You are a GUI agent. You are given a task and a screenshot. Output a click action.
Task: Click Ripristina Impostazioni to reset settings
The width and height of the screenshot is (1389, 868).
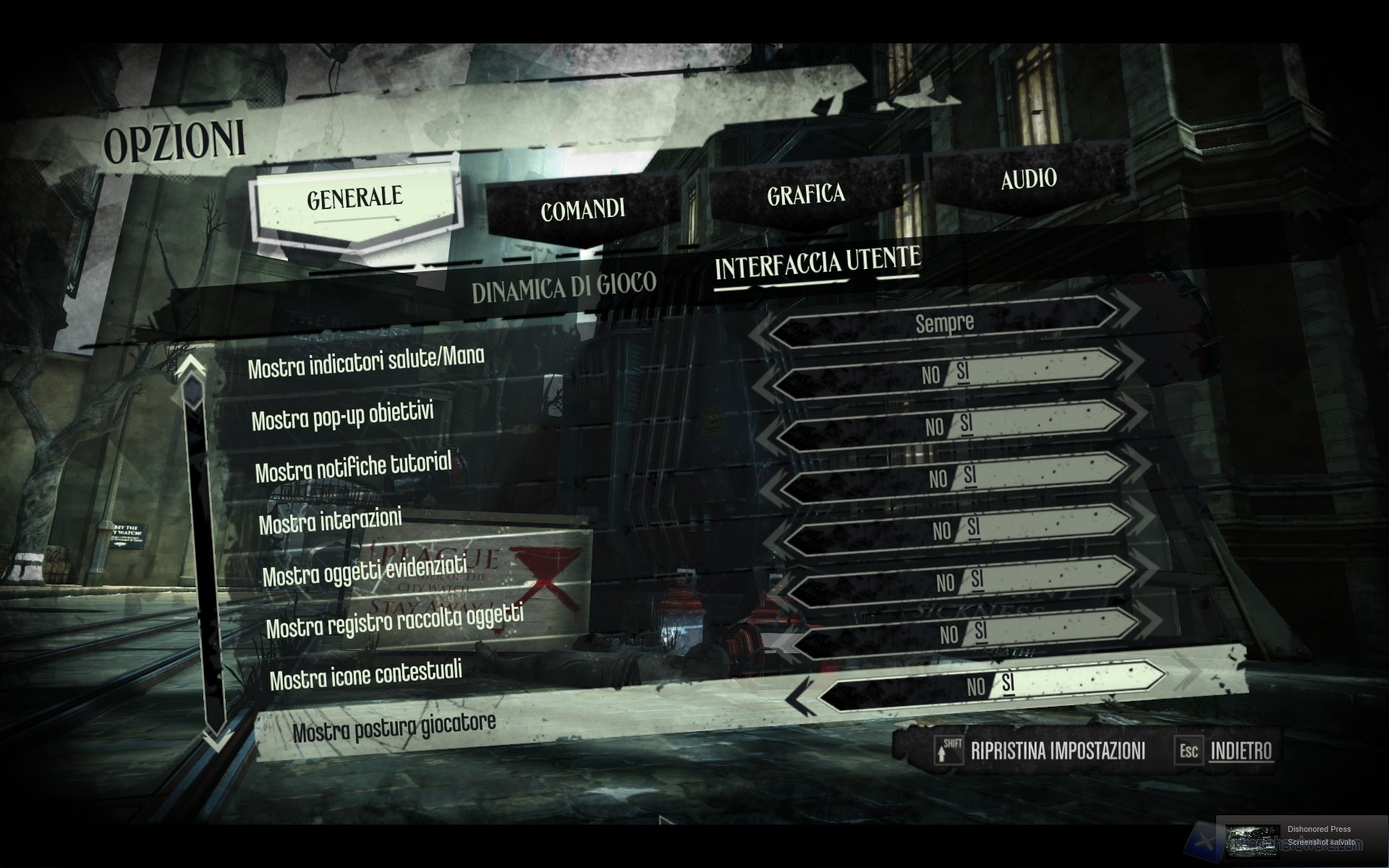[1057, 751]
